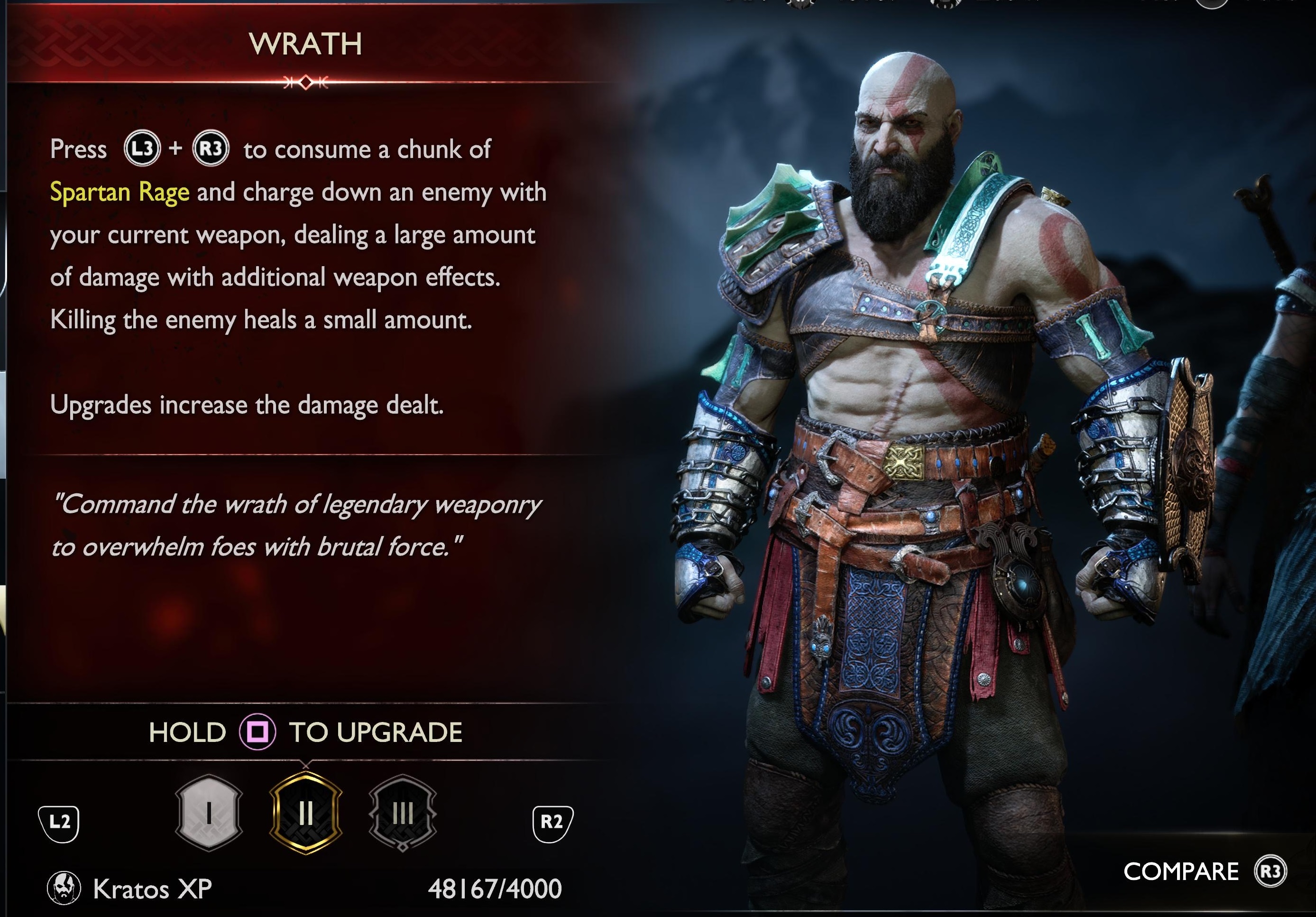Screen dimensions: 1316x917
Task: Click the R2 shoulder button icon
Action: 554,824
